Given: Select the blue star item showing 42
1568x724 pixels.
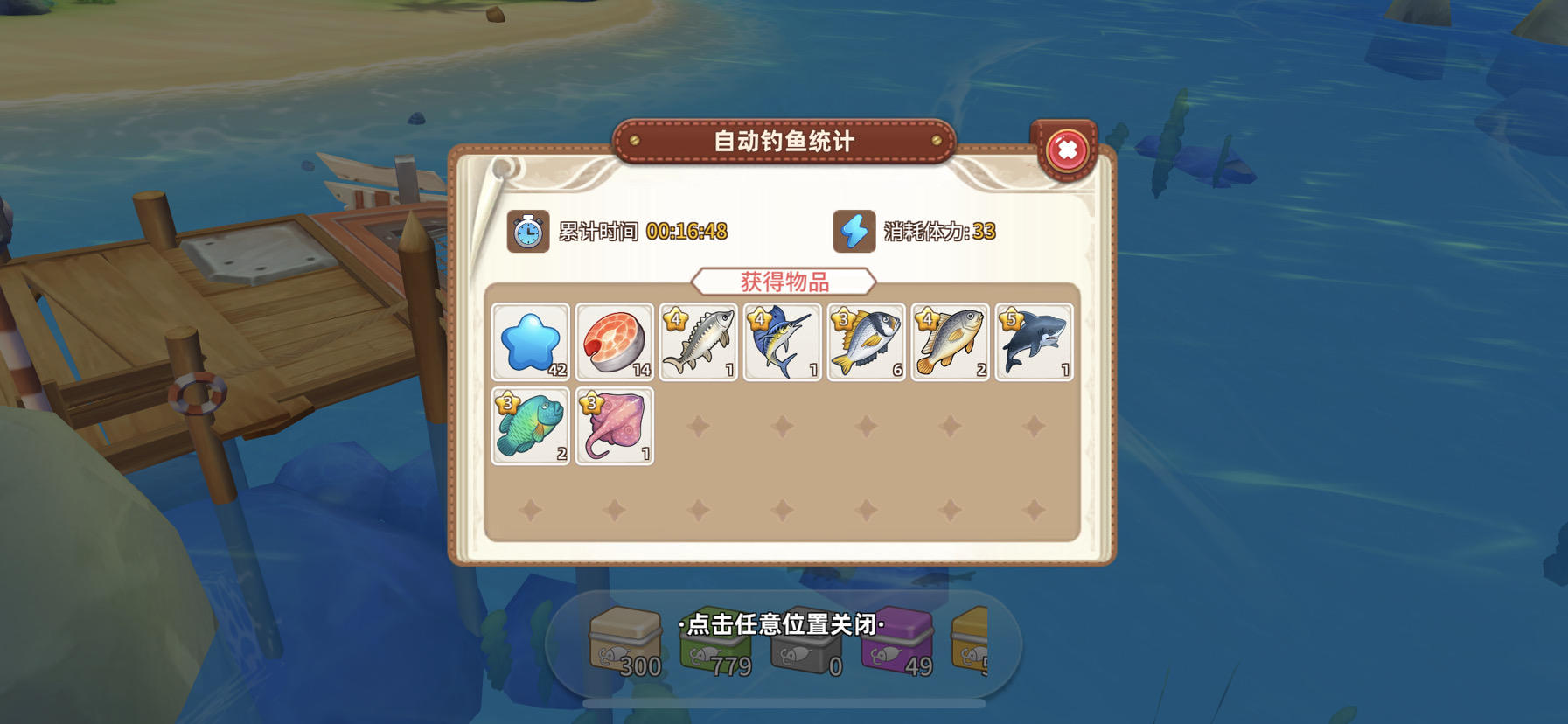Looking at the screenshot, I should click(532, 341).
